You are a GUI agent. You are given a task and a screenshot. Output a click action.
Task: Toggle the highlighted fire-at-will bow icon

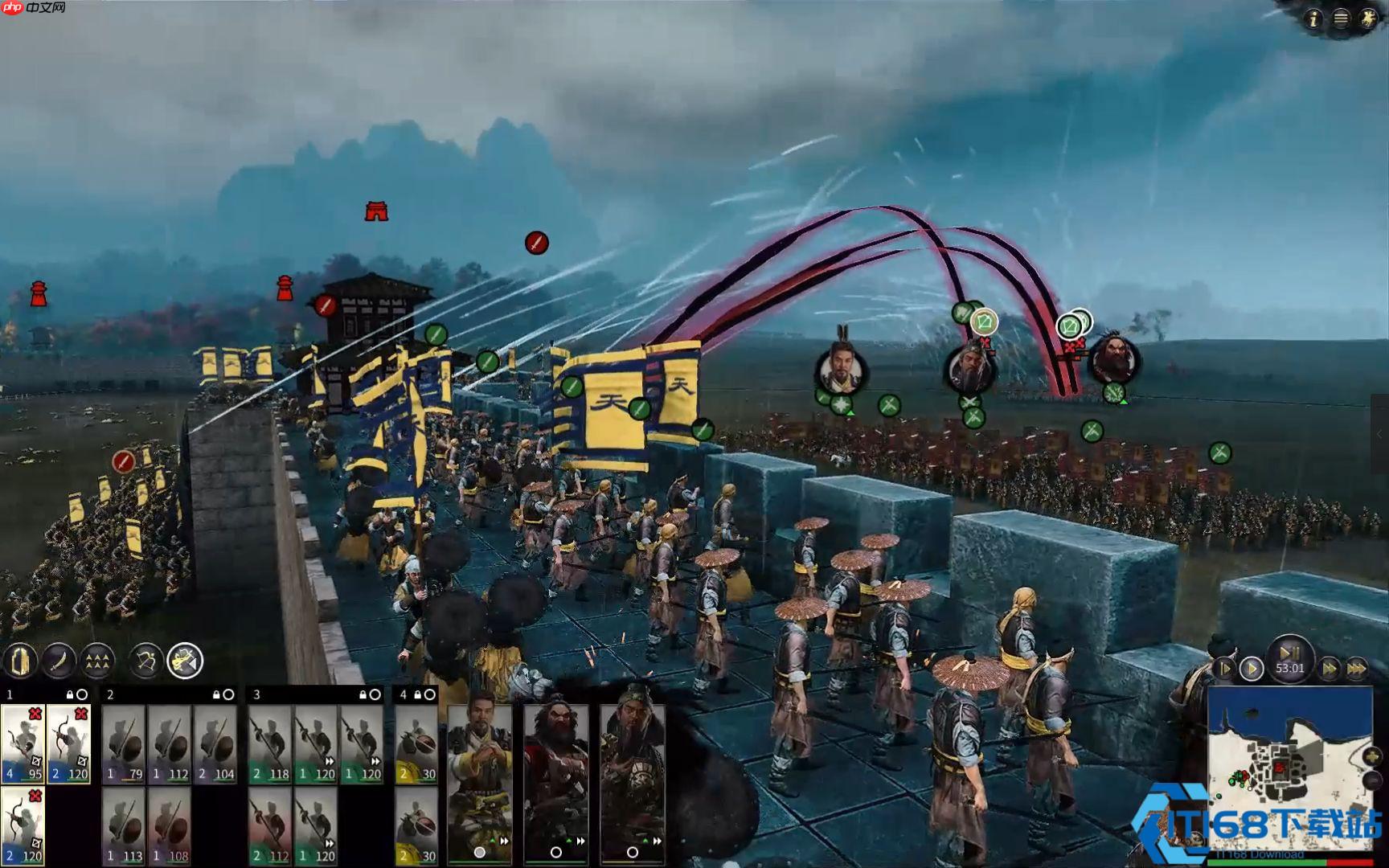click(185, 661)
